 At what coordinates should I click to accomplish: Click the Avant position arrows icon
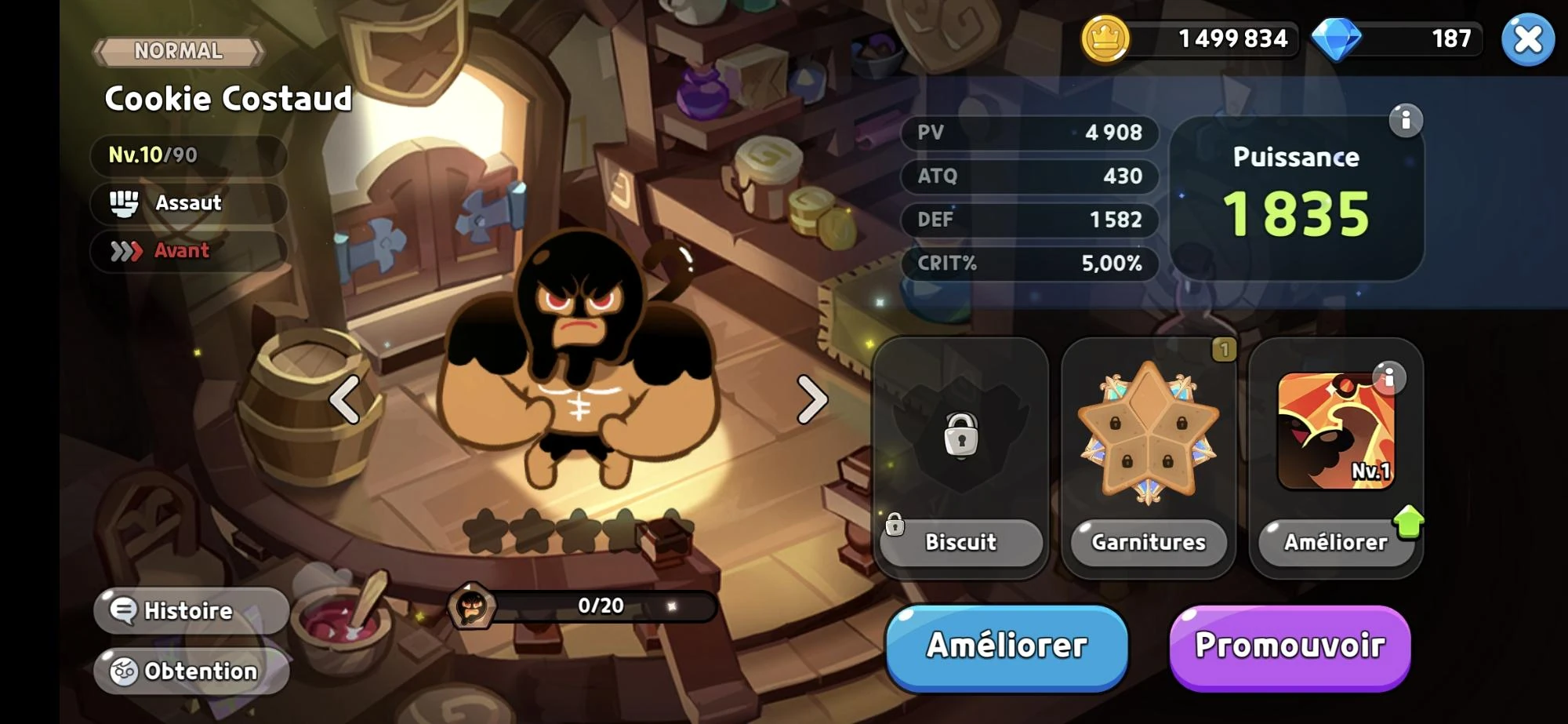click(x=125, y=251)
